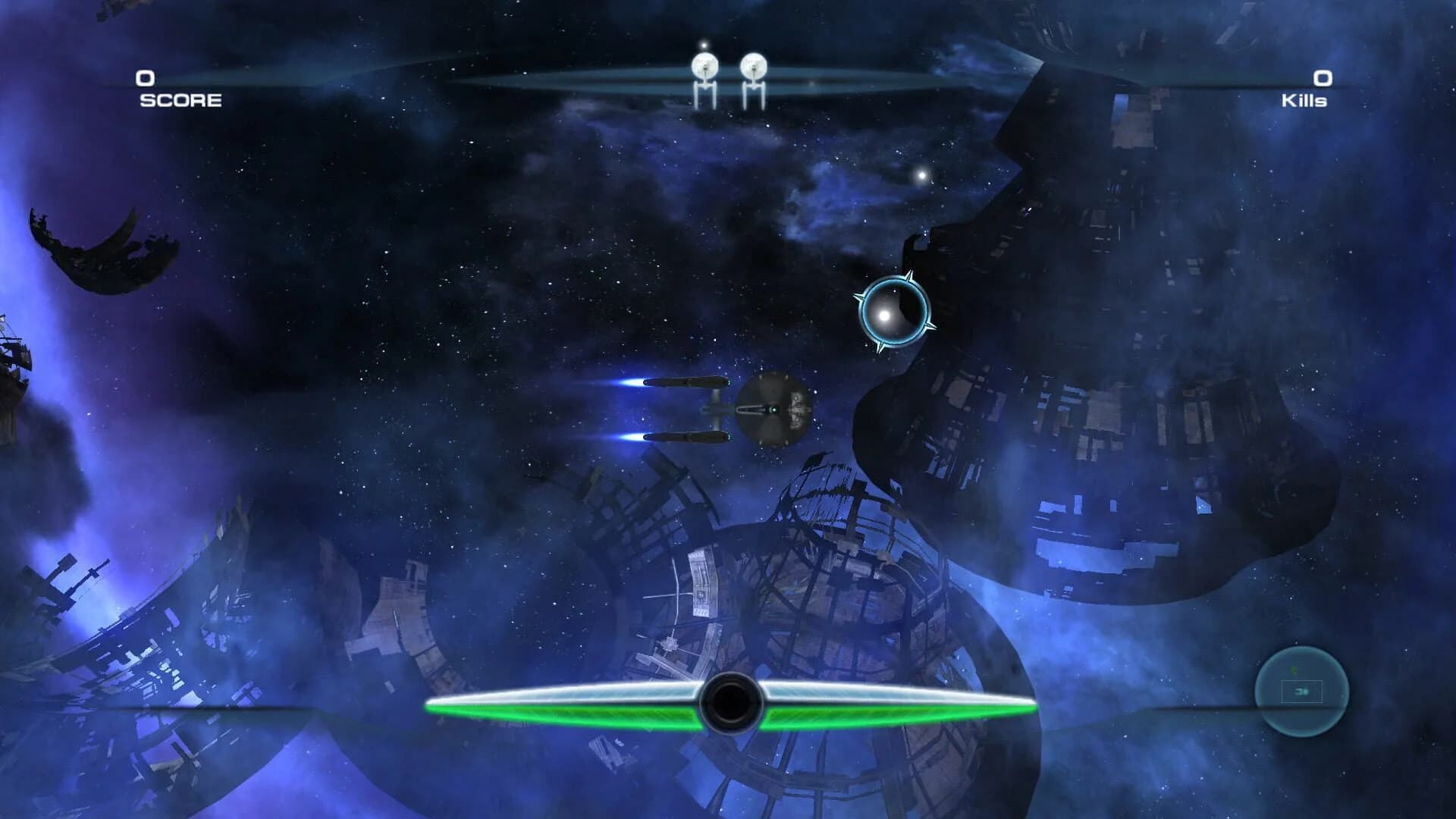Click the Kills counter showing 0
The height and width of the screenshot is (819, 1456).
click(1322, 77)
